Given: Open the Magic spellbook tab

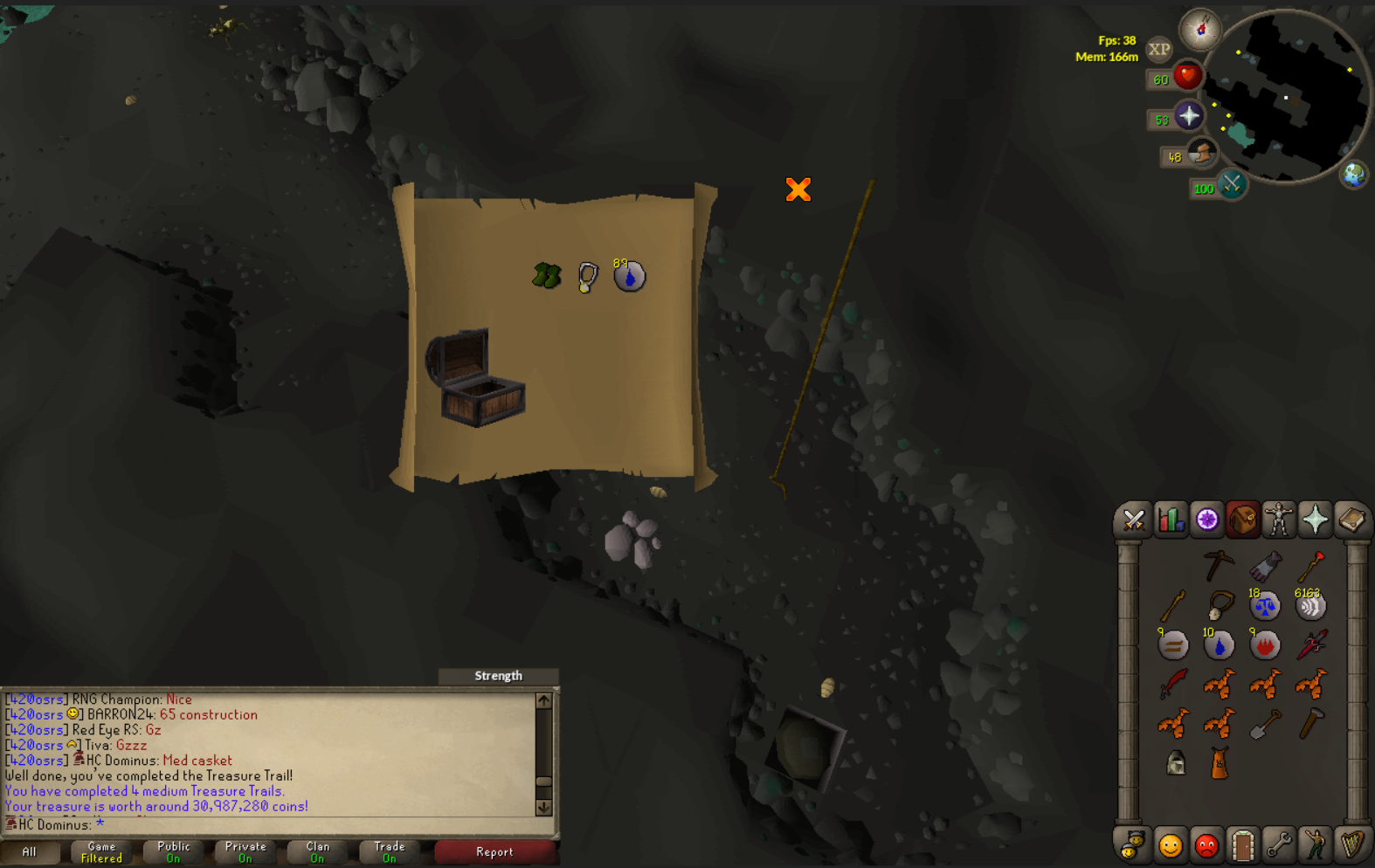Looking at the screenshot, I should [x=1350, y=520].
